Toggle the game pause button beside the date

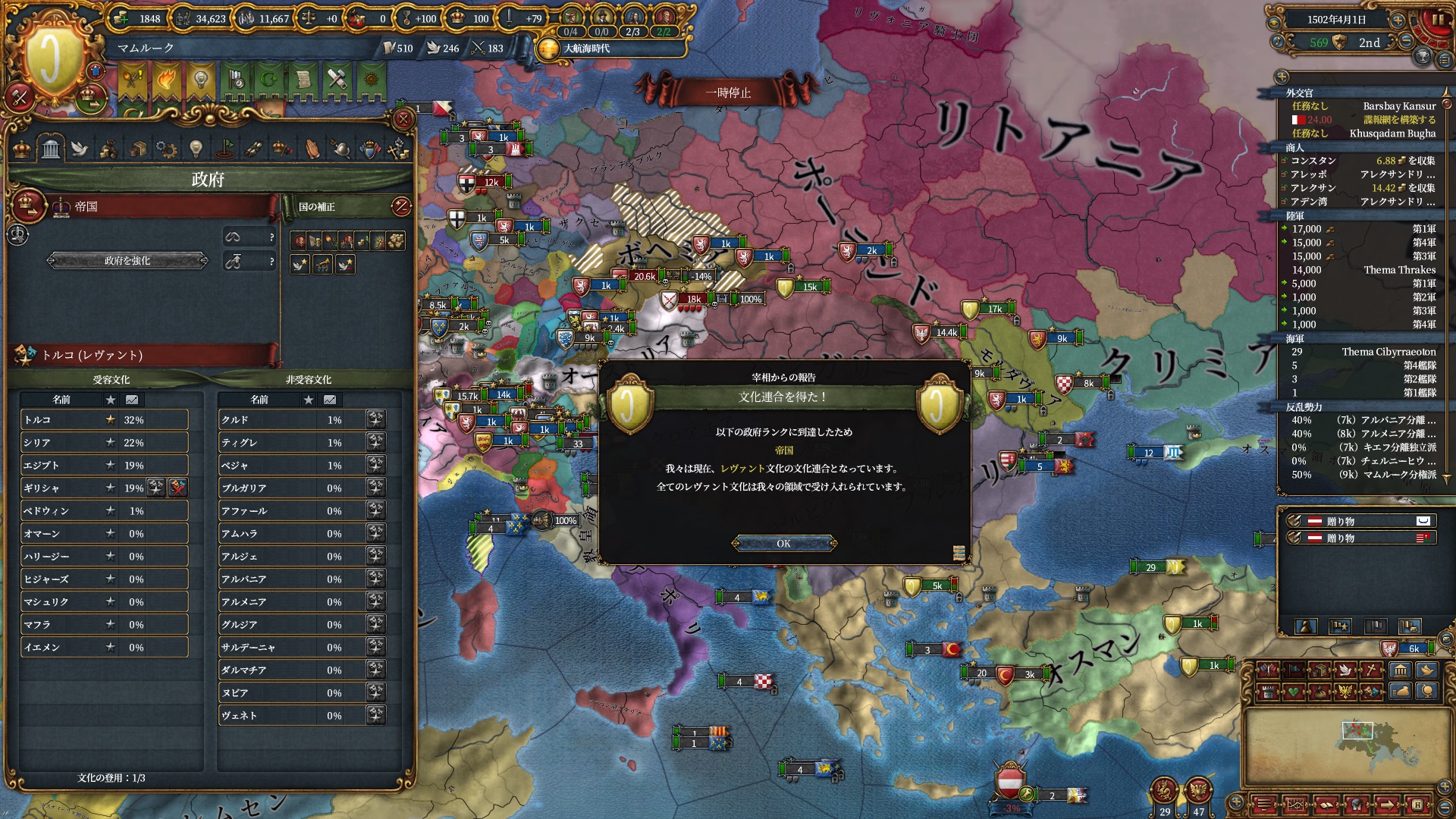click(1437, 20)
